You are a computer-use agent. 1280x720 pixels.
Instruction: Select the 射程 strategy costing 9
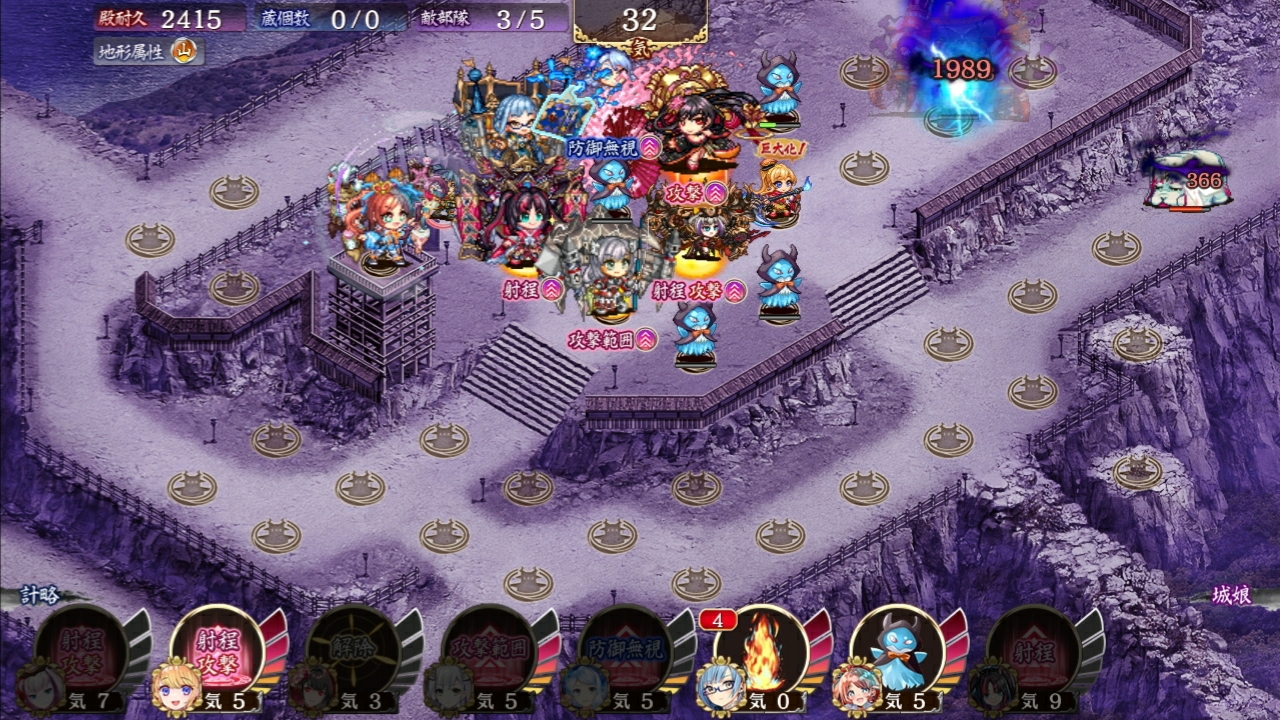coord(1034,652)
